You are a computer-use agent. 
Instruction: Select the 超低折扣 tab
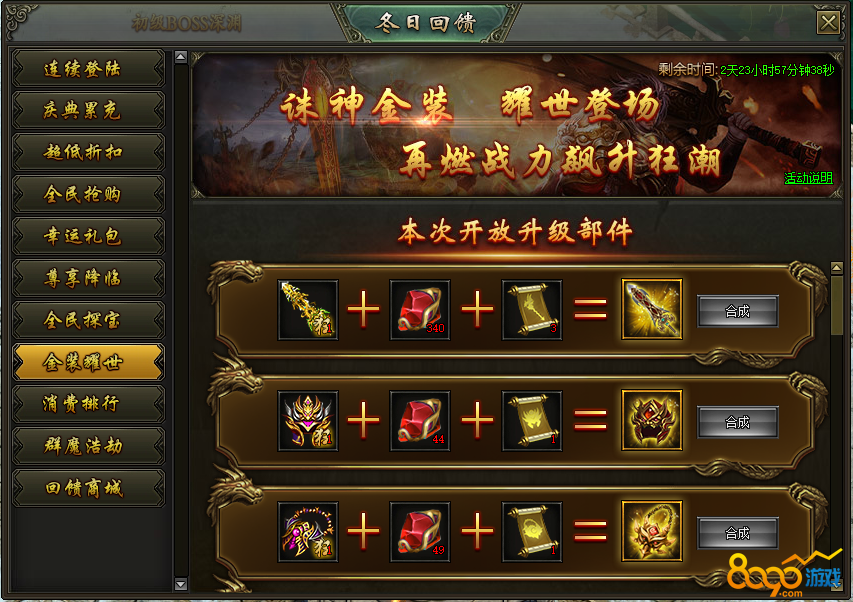point(87,152)
